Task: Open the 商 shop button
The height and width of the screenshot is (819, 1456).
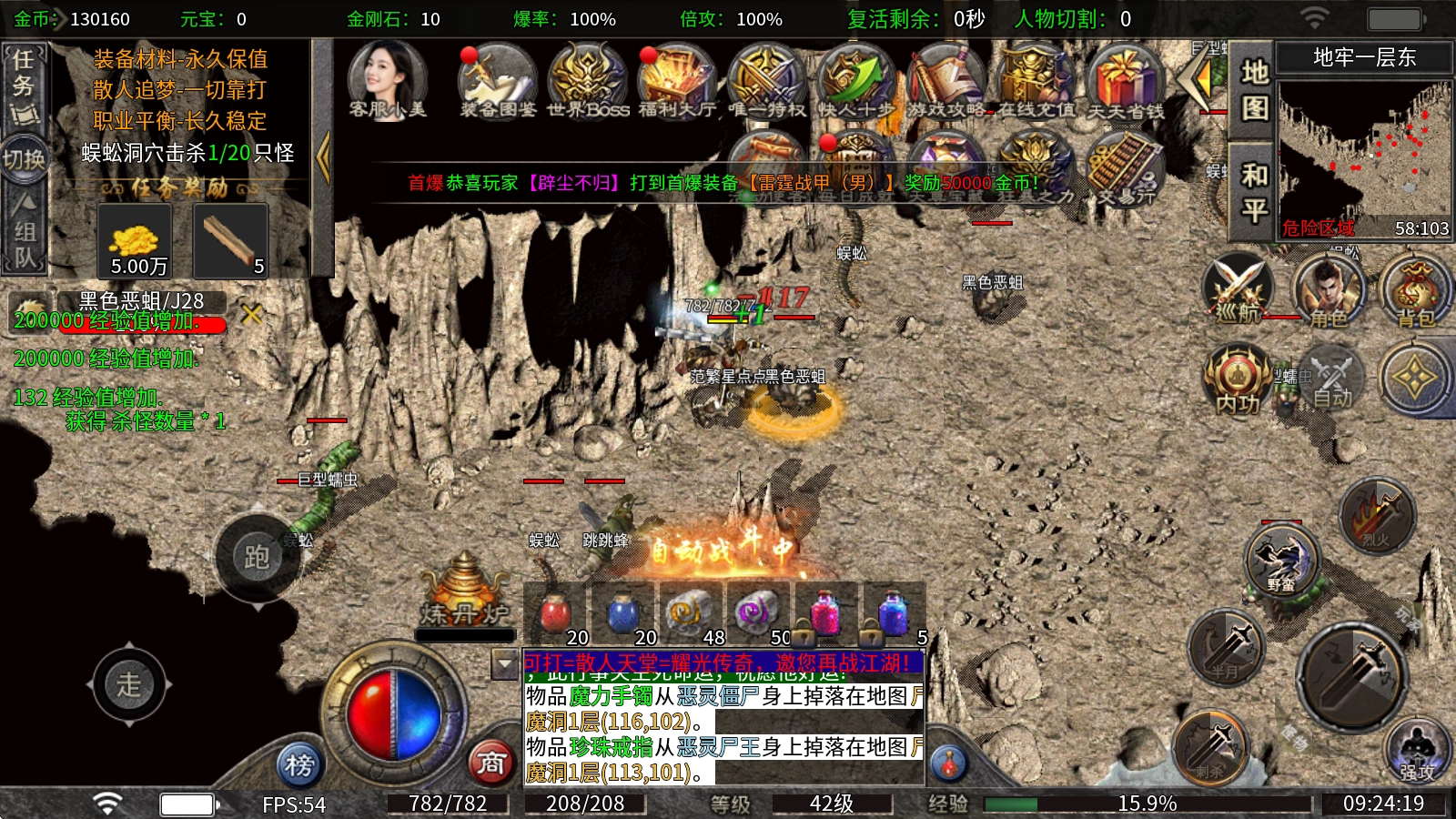Action: tap(491, 763)
